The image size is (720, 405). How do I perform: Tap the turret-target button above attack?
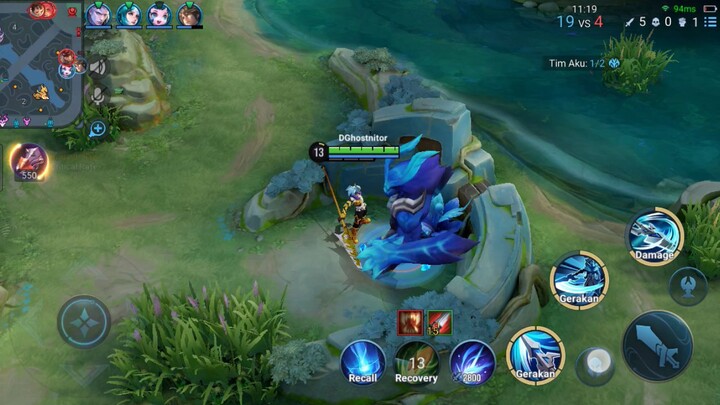tap(688, 286)
